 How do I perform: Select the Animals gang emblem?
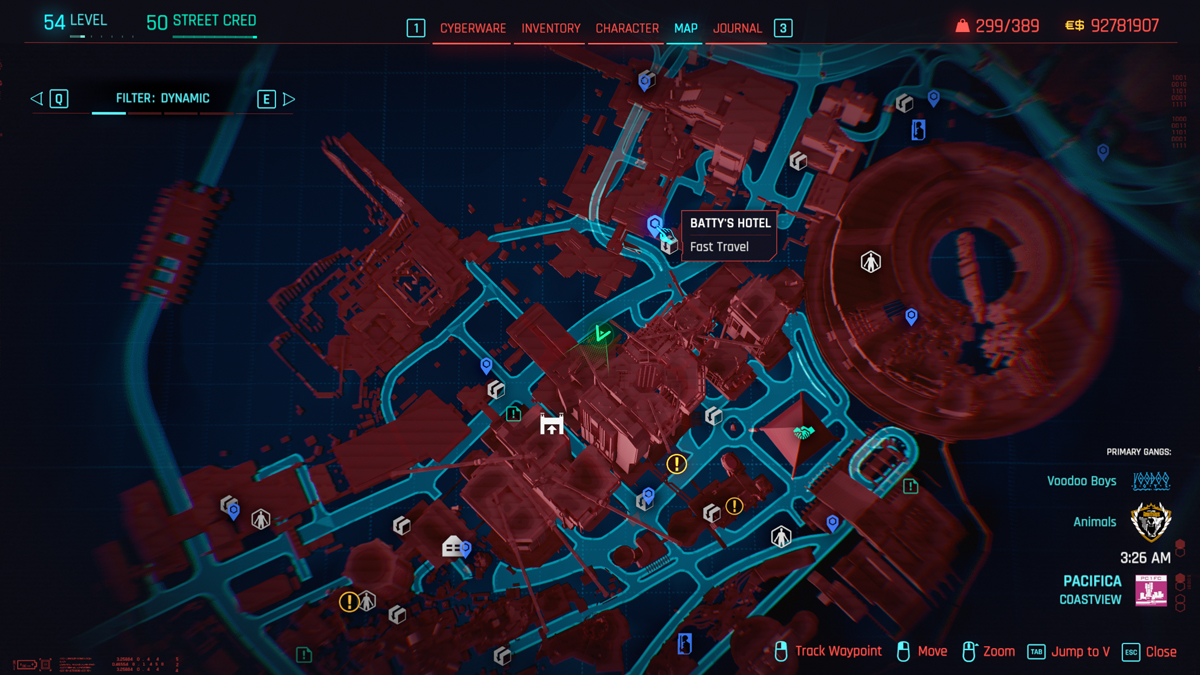[1151, 522]
